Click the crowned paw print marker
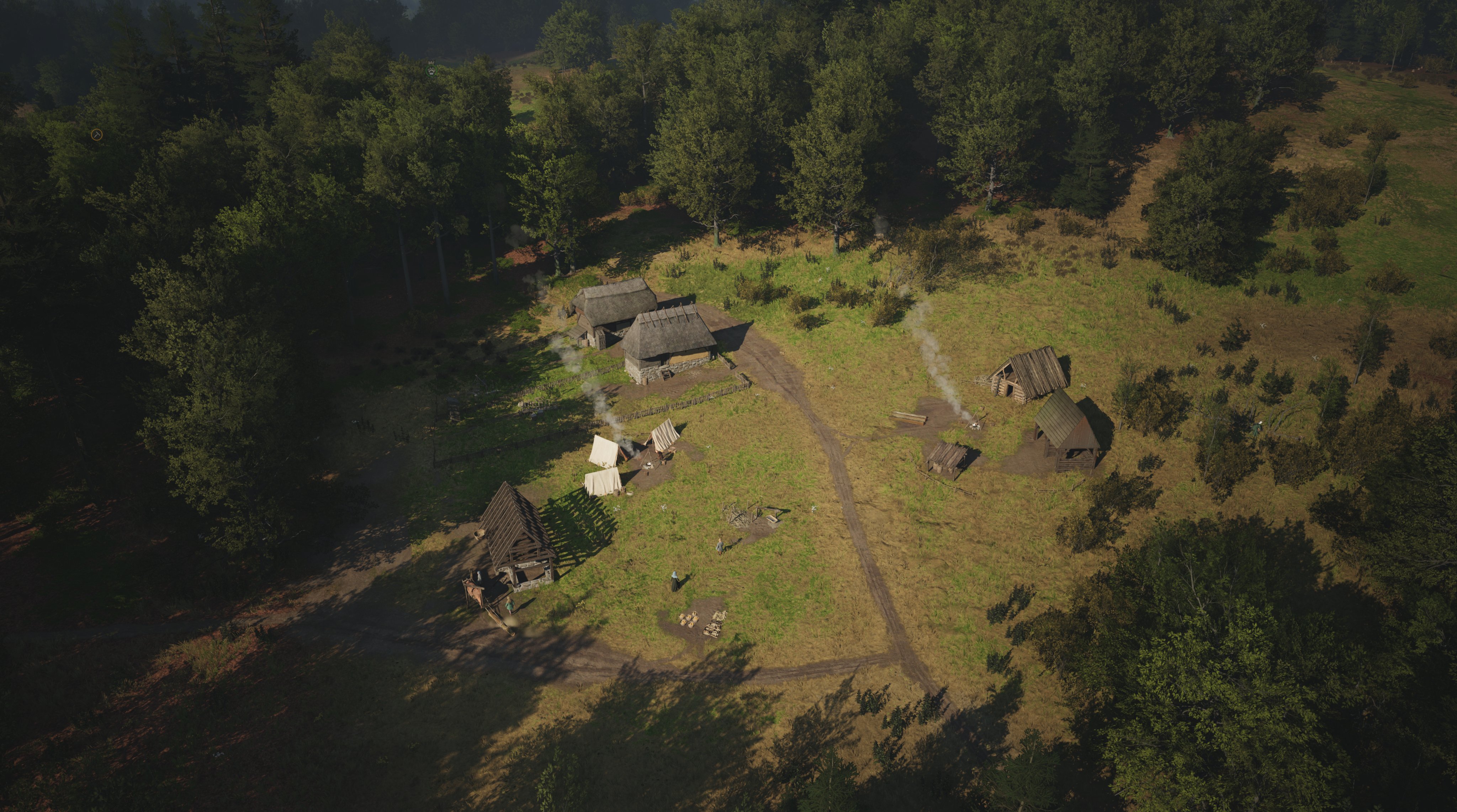The height and width of the screenshot is (812, 1457). point(431,70)
